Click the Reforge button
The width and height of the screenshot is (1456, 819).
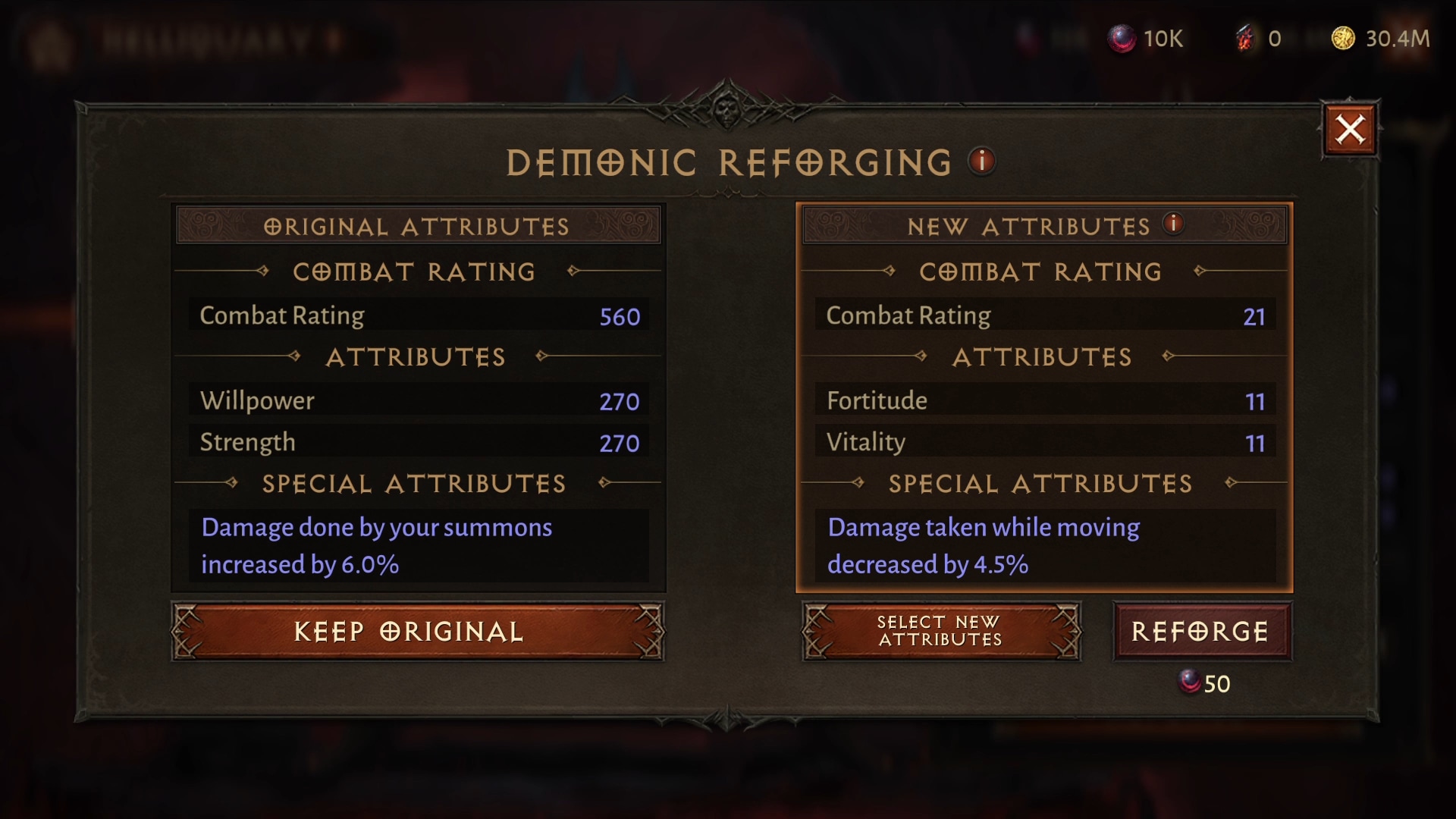[x=1201, y=632]
